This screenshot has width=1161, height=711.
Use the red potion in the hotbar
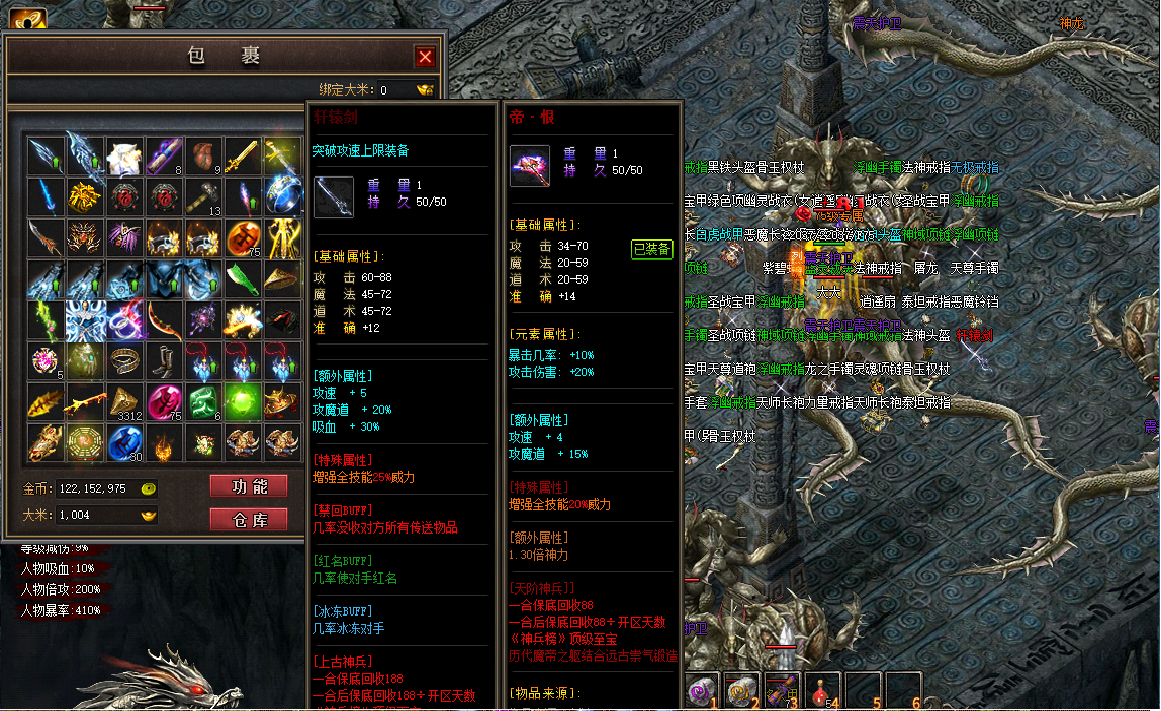(822, 689)
